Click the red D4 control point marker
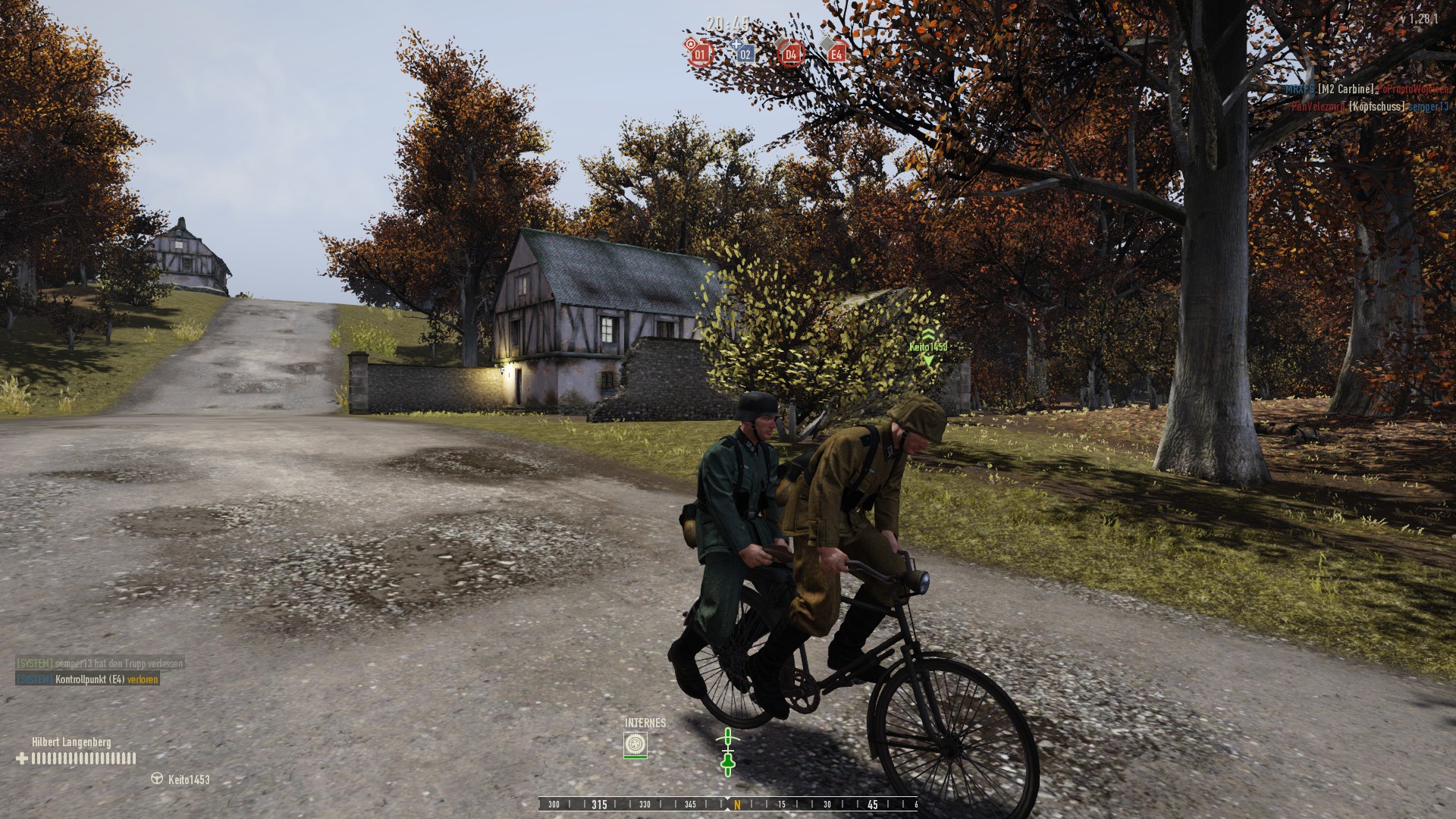The image size is (1456, 819). tap(790, 53)
